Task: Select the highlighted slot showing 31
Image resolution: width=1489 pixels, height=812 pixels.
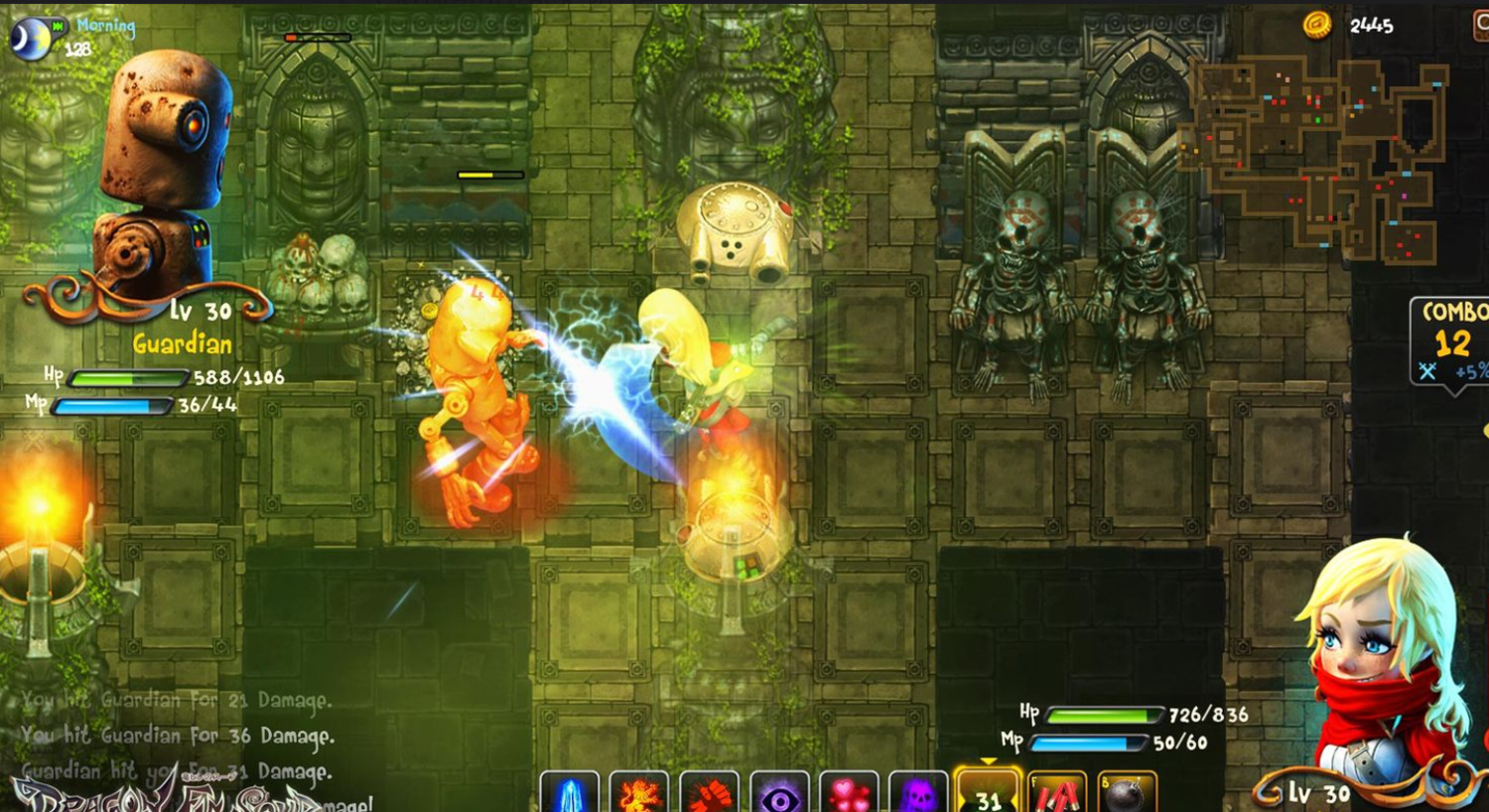Action: tap(988, 792)
